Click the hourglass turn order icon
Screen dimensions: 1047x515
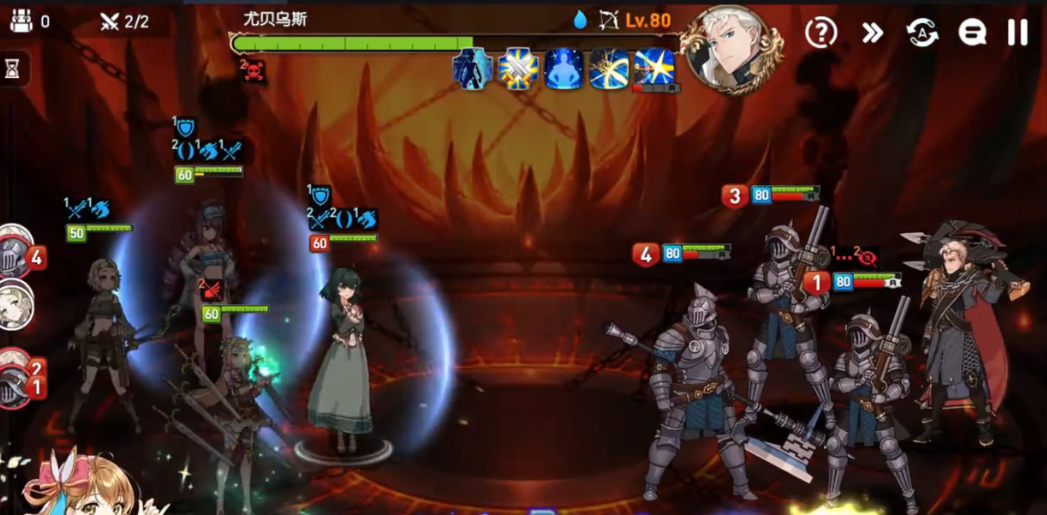pyautogui.click(x=13, y=68)
